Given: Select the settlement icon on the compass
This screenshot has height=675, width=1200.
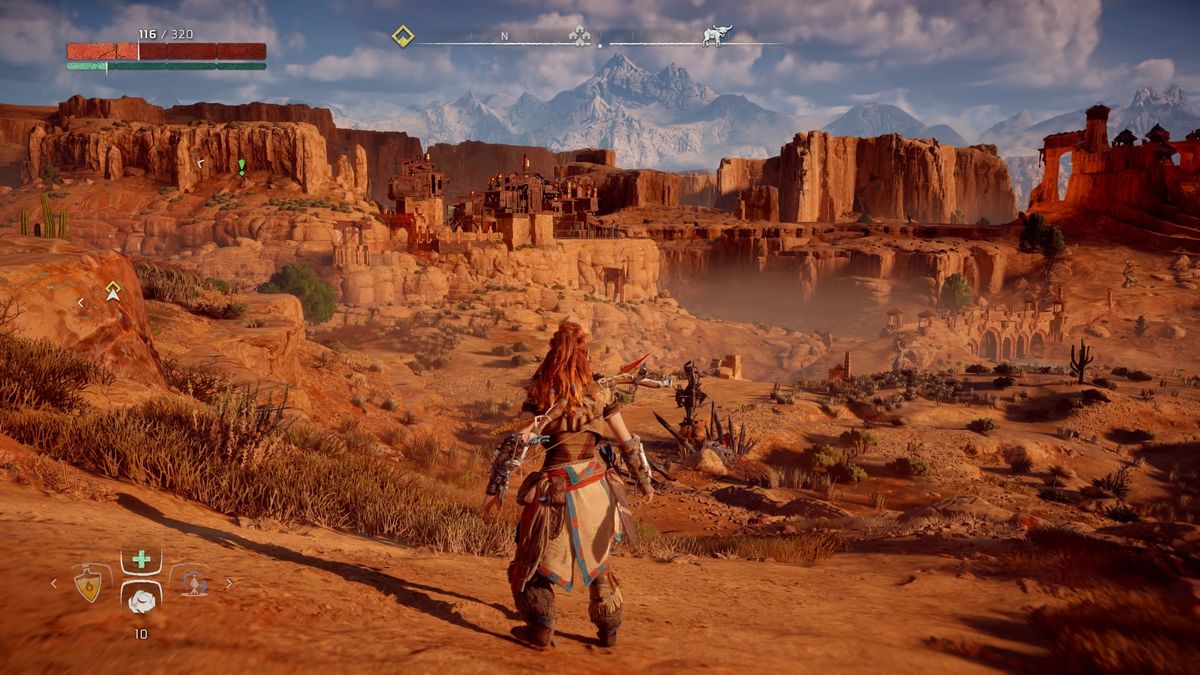Looking at the screenshot, I should (x=579, y=36).
